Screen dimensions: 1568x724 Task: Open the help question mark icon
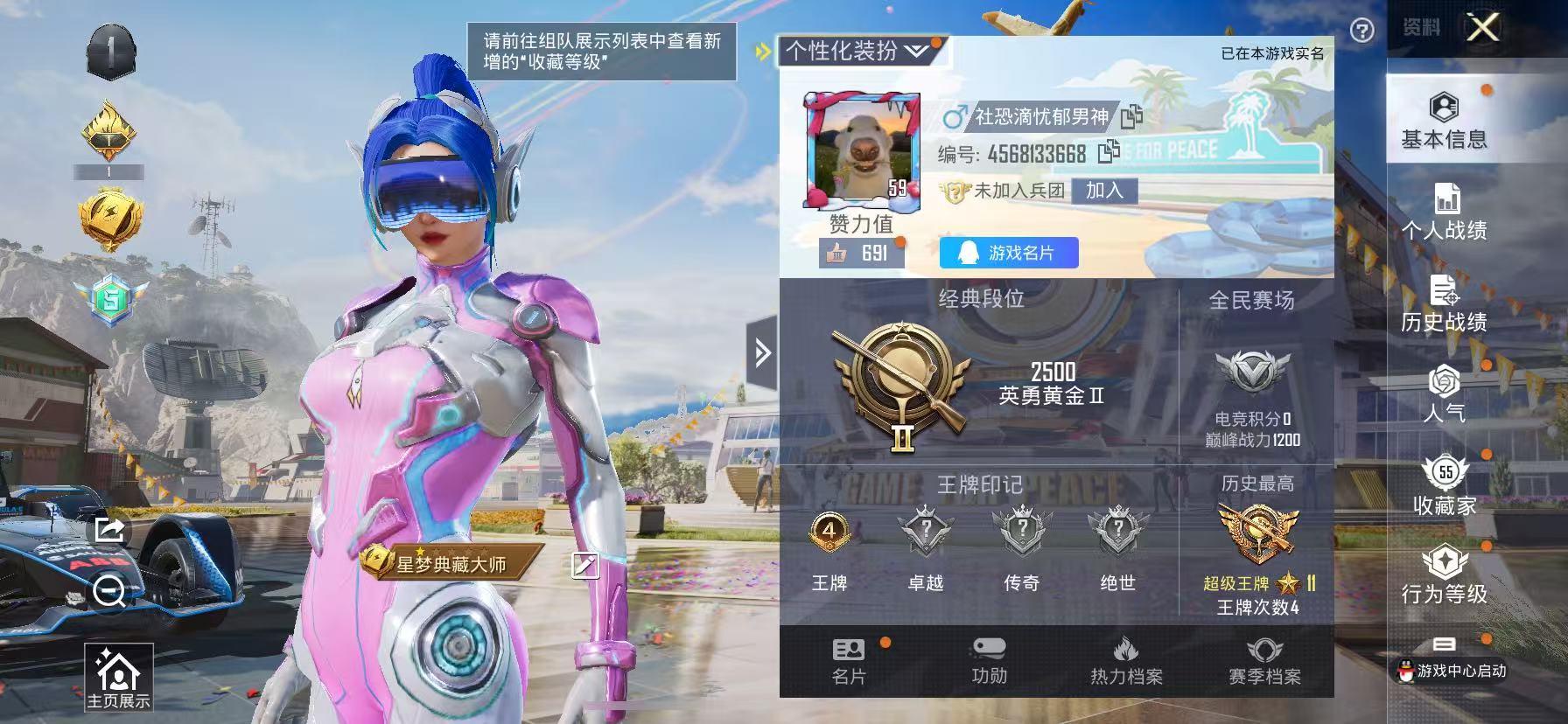point(1360,29)
